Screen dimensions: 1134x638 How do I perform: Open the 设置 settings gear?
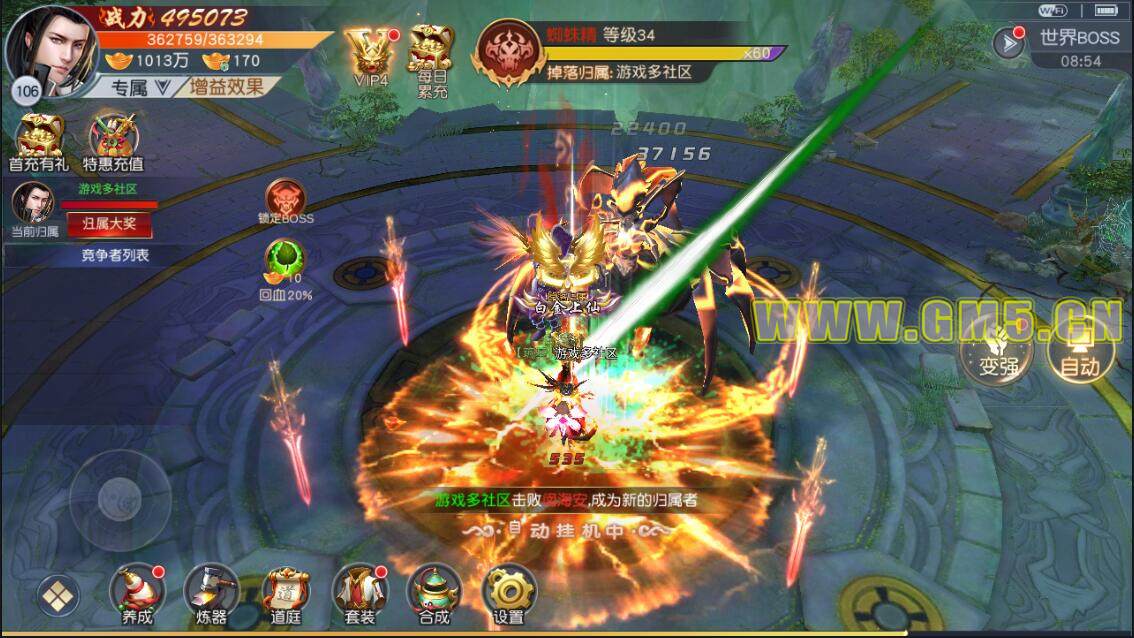click(509, 594)
